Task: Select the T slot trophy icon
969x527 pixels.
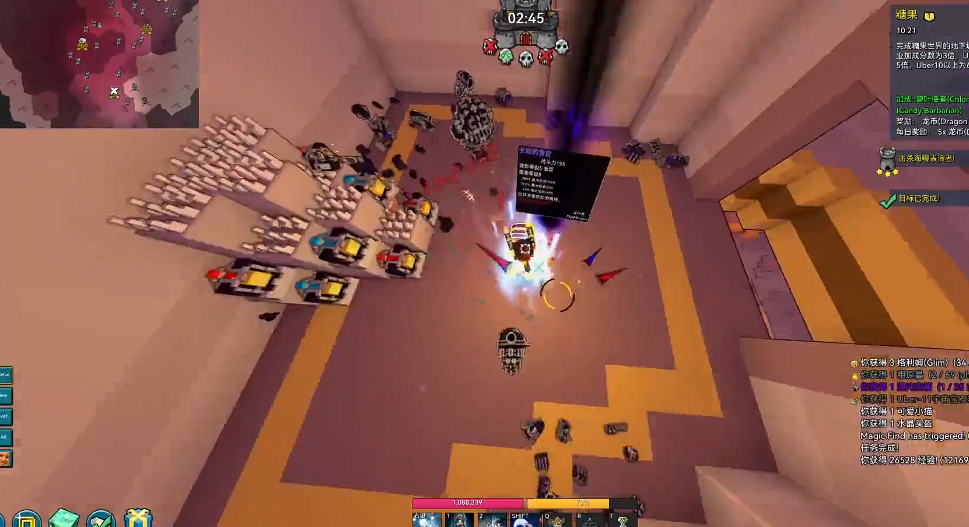Action: 622,520
